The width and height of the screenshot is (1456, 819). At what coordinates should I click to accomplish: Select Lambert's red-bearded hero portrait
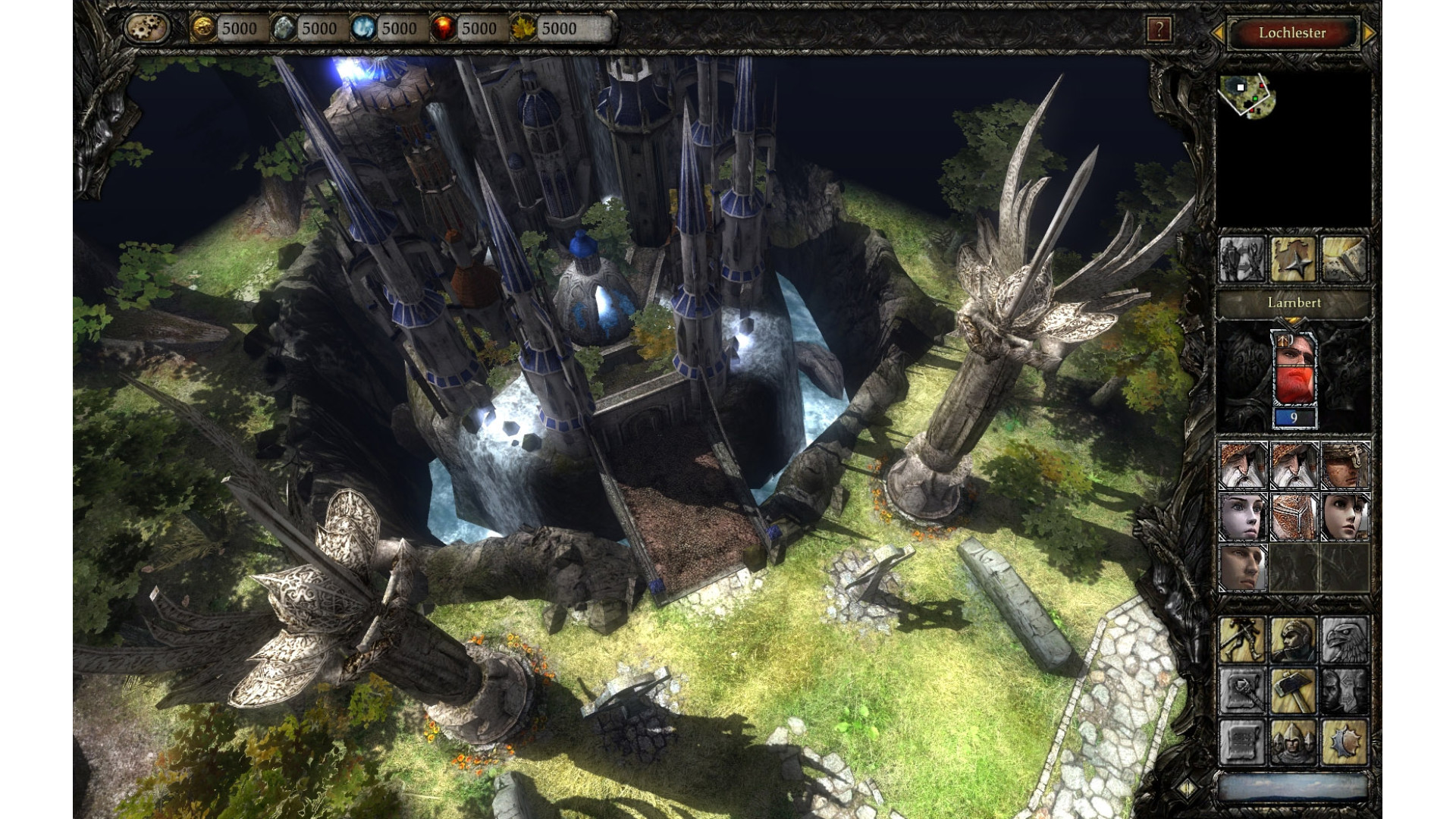click(x=1294, y=369)
